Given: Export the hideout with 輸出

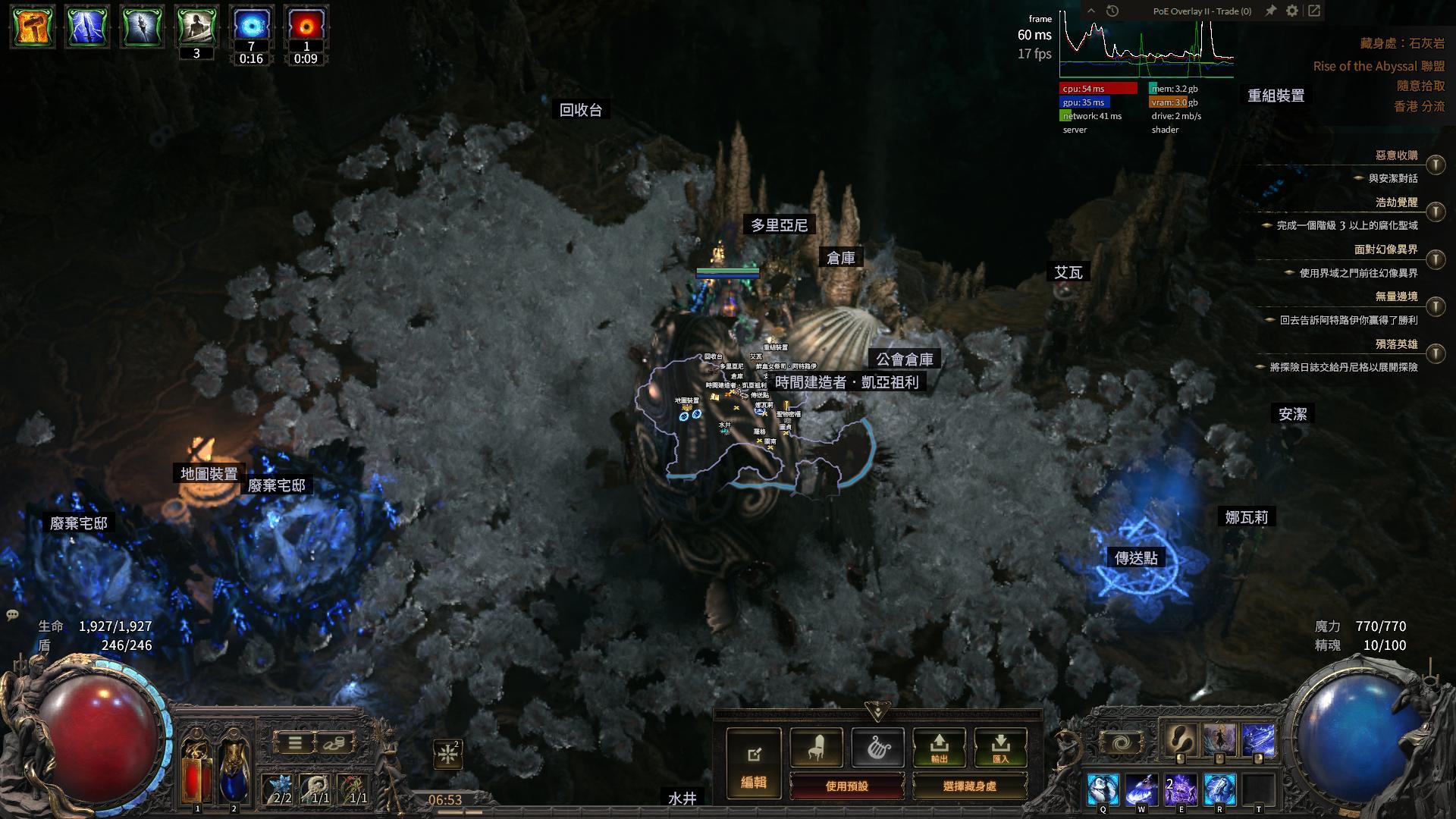Looking at the screenshot, I should click(939, 748).
